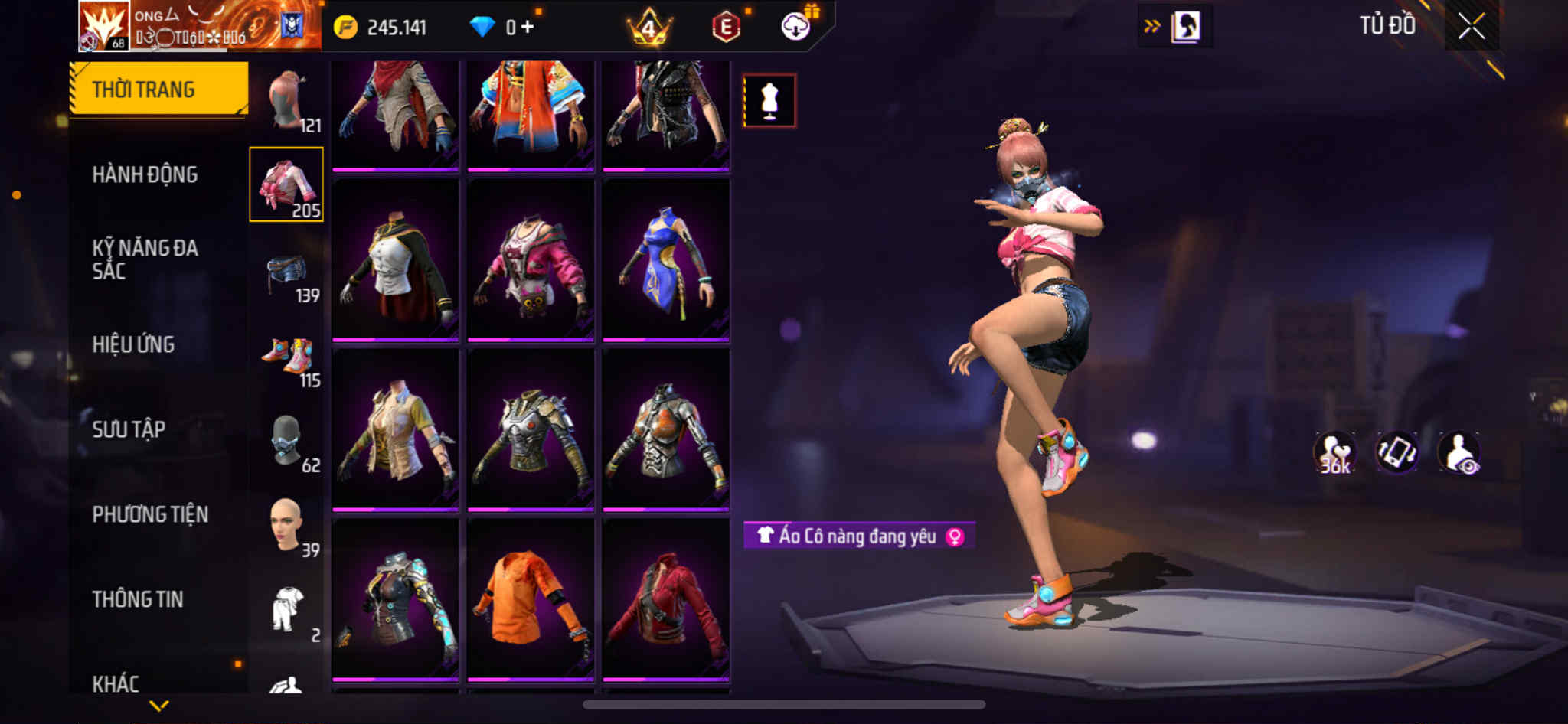
Task: Pick the blue qipao dress top
Action: (x=665, y=260)
